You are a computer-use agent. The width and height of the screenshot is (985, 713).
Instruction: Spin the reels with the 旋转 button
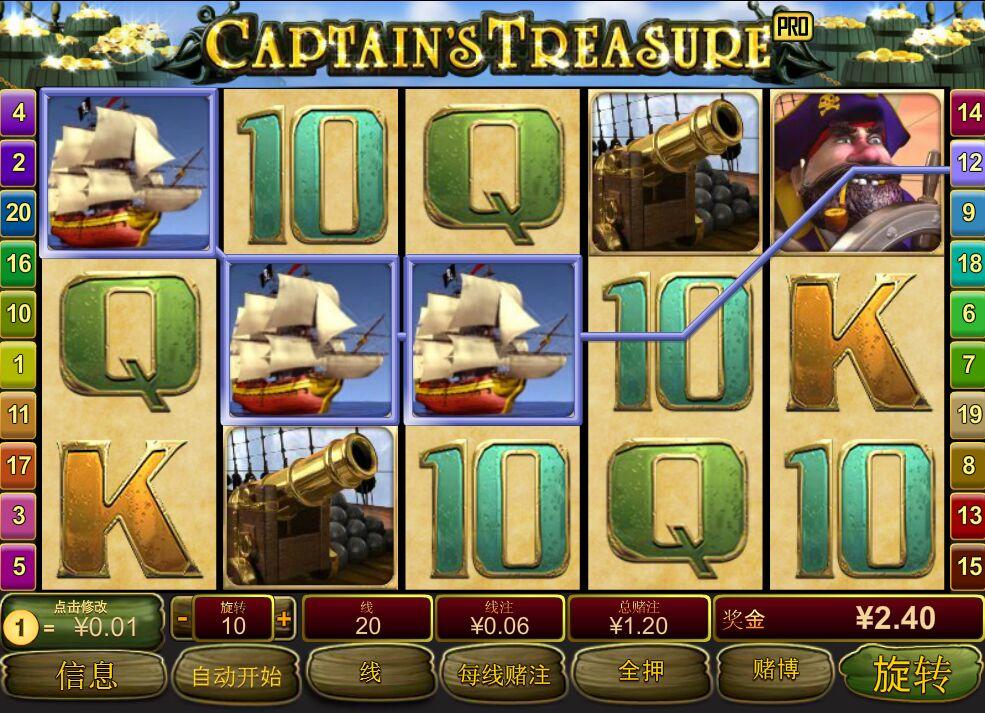[910, 674]
